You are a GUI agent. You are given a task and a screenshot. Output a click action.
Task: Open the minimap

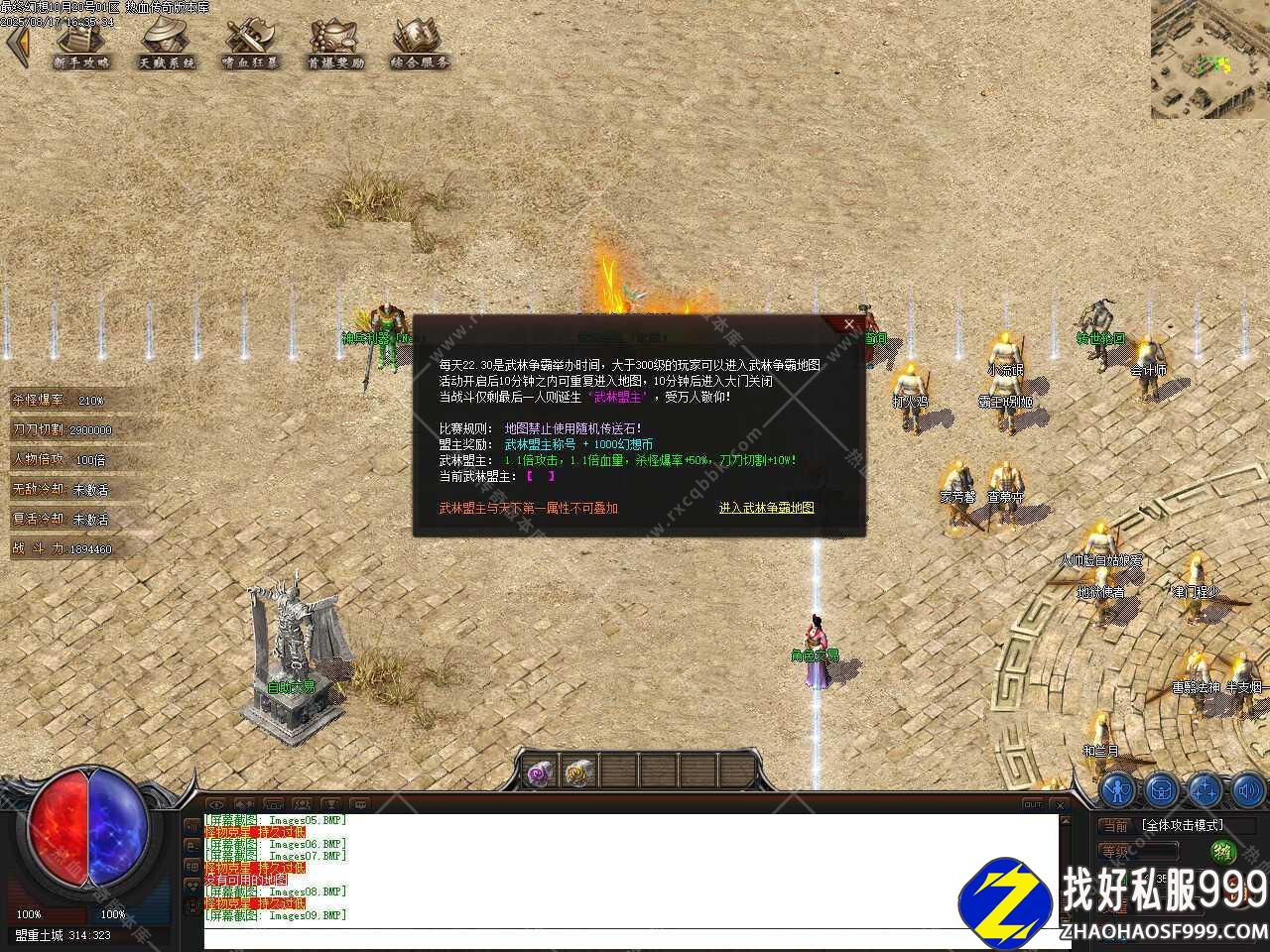pyautogui.click(x=1209, y=59)
